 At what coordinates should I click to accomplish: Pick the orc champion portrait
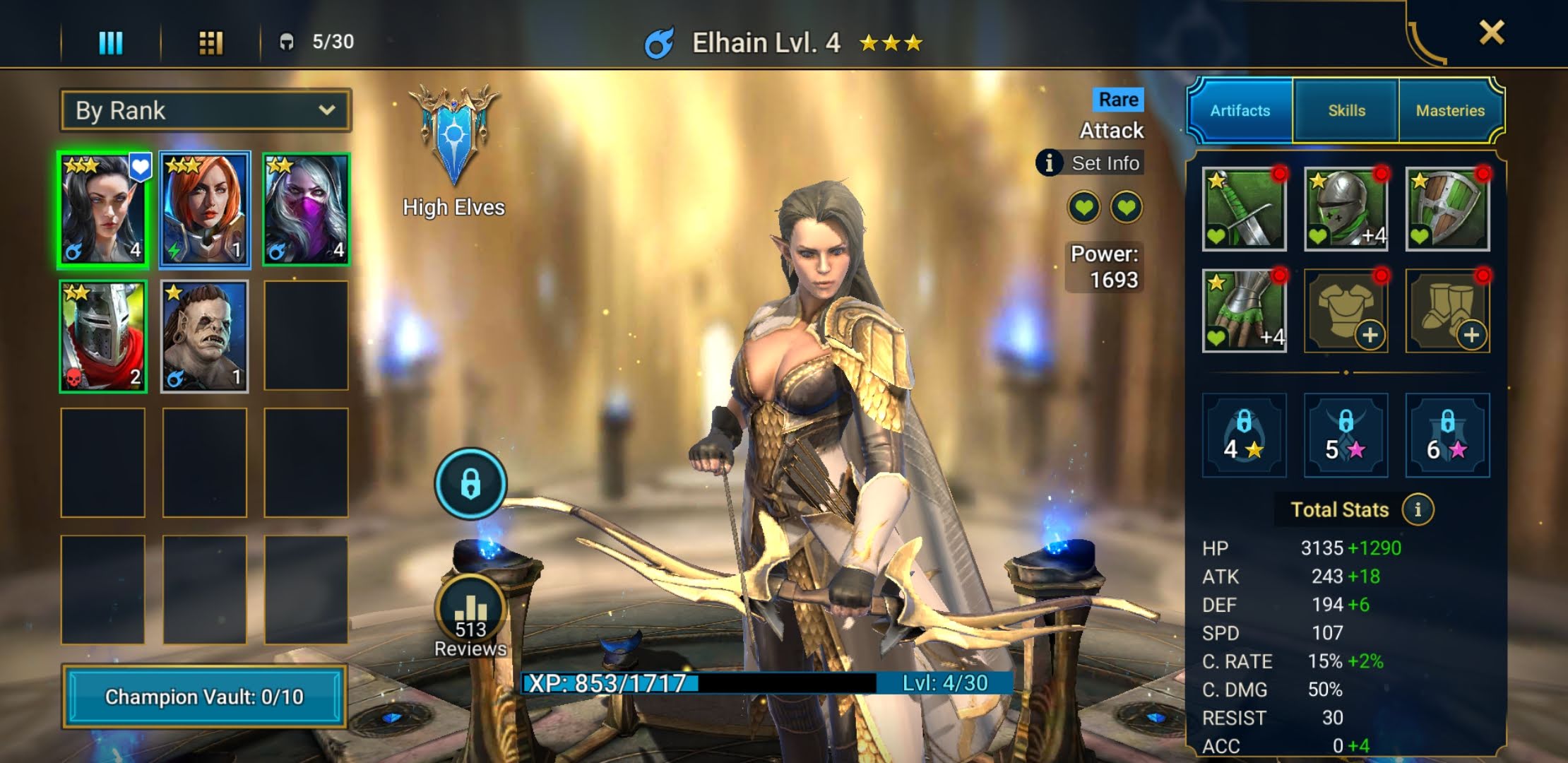205,336
